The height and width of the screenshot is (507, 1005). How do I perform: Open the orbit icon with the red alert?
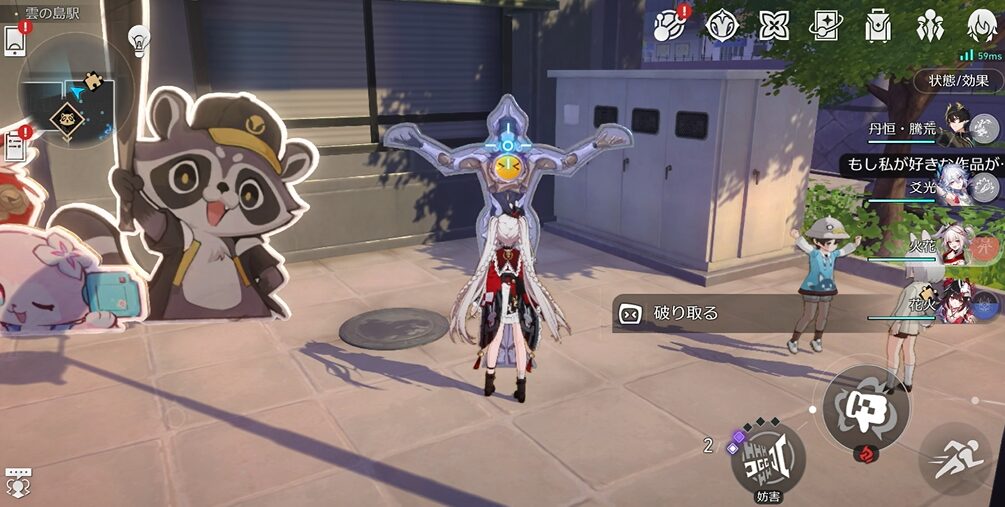pyautogui.click(x=669, y=25)
